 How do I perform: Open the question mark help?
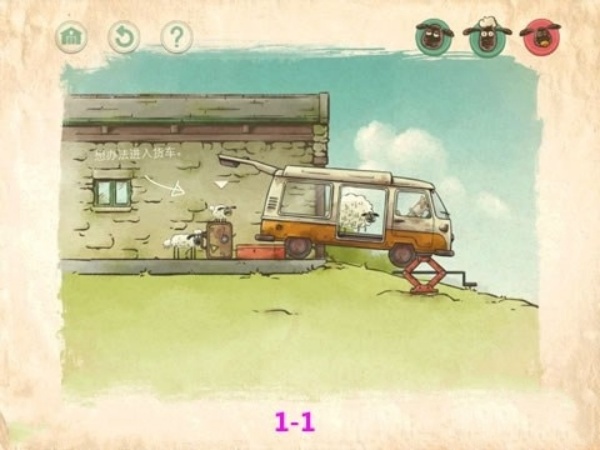177,38
